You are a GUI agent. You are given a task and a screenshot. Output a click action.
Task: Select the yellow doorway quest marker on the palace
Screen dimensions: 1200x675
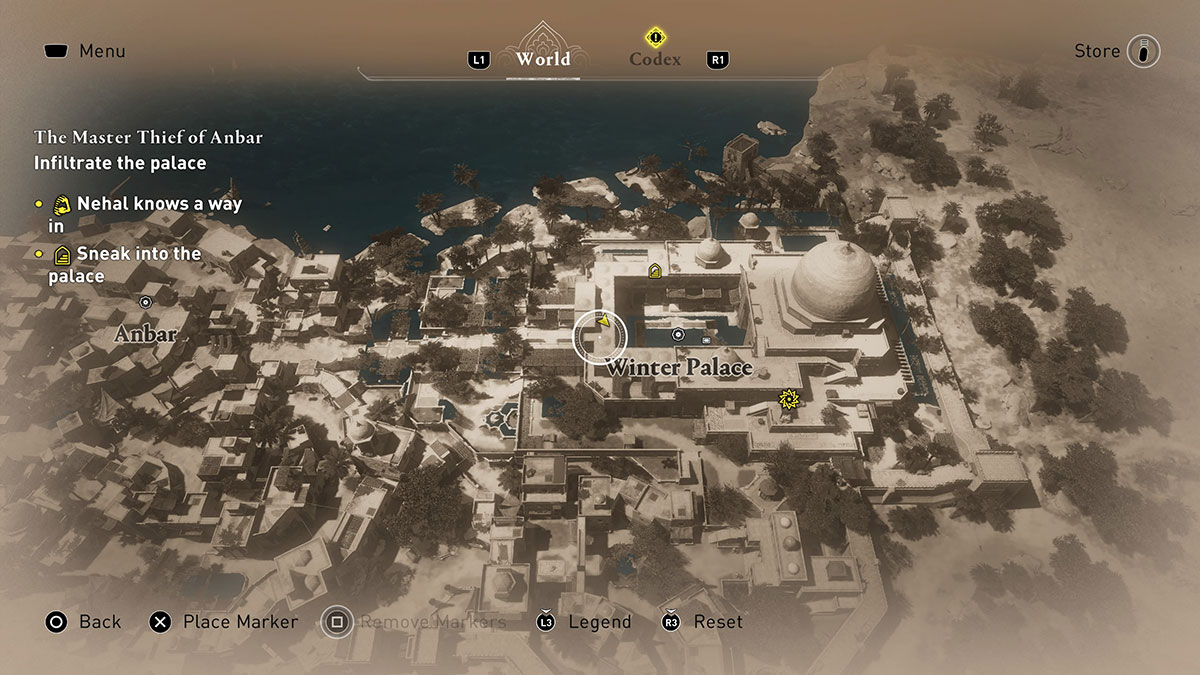tap(654, 270)
